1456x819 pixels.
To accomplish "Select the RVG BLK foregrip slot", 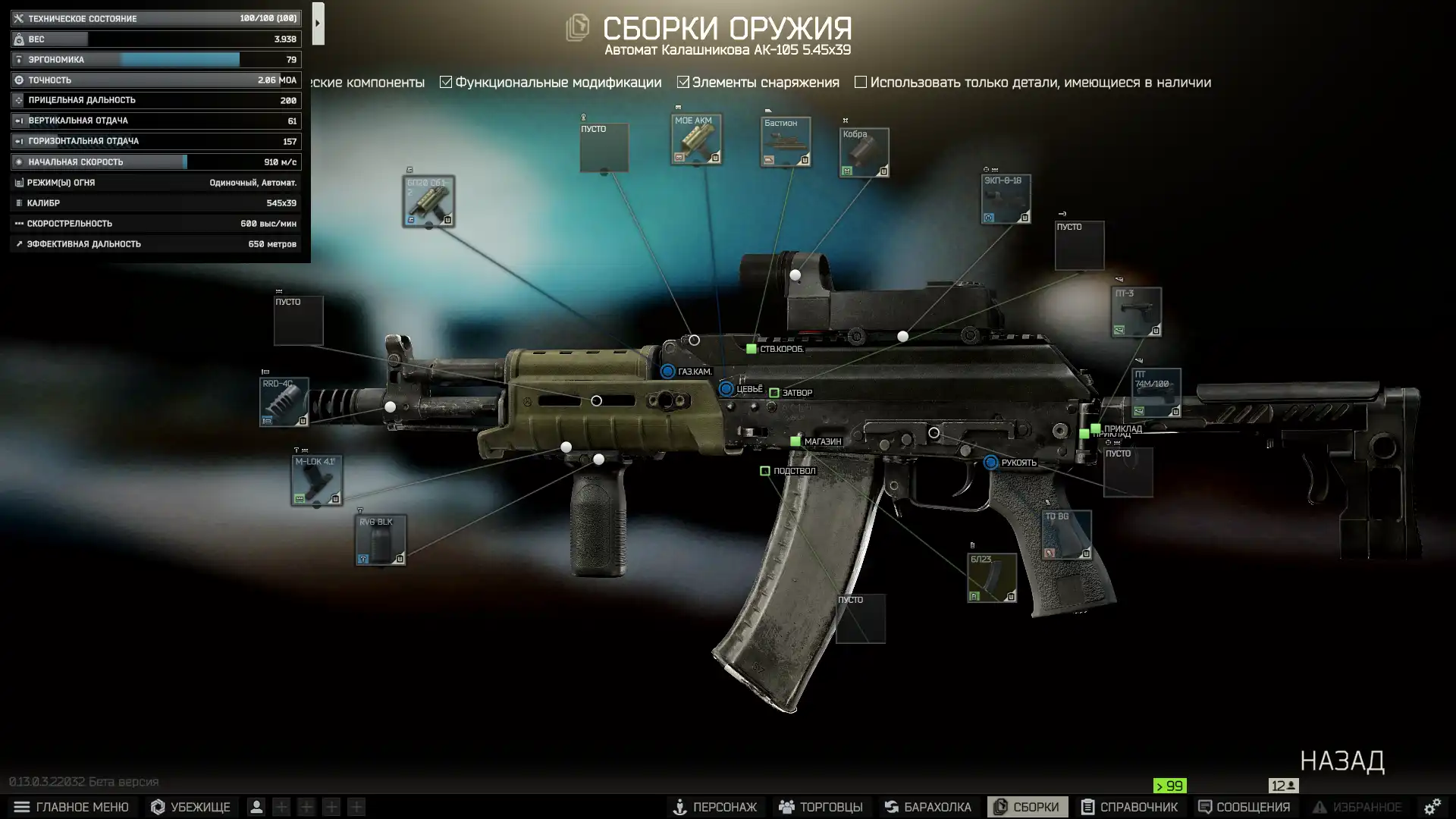I will pos(381,540).
